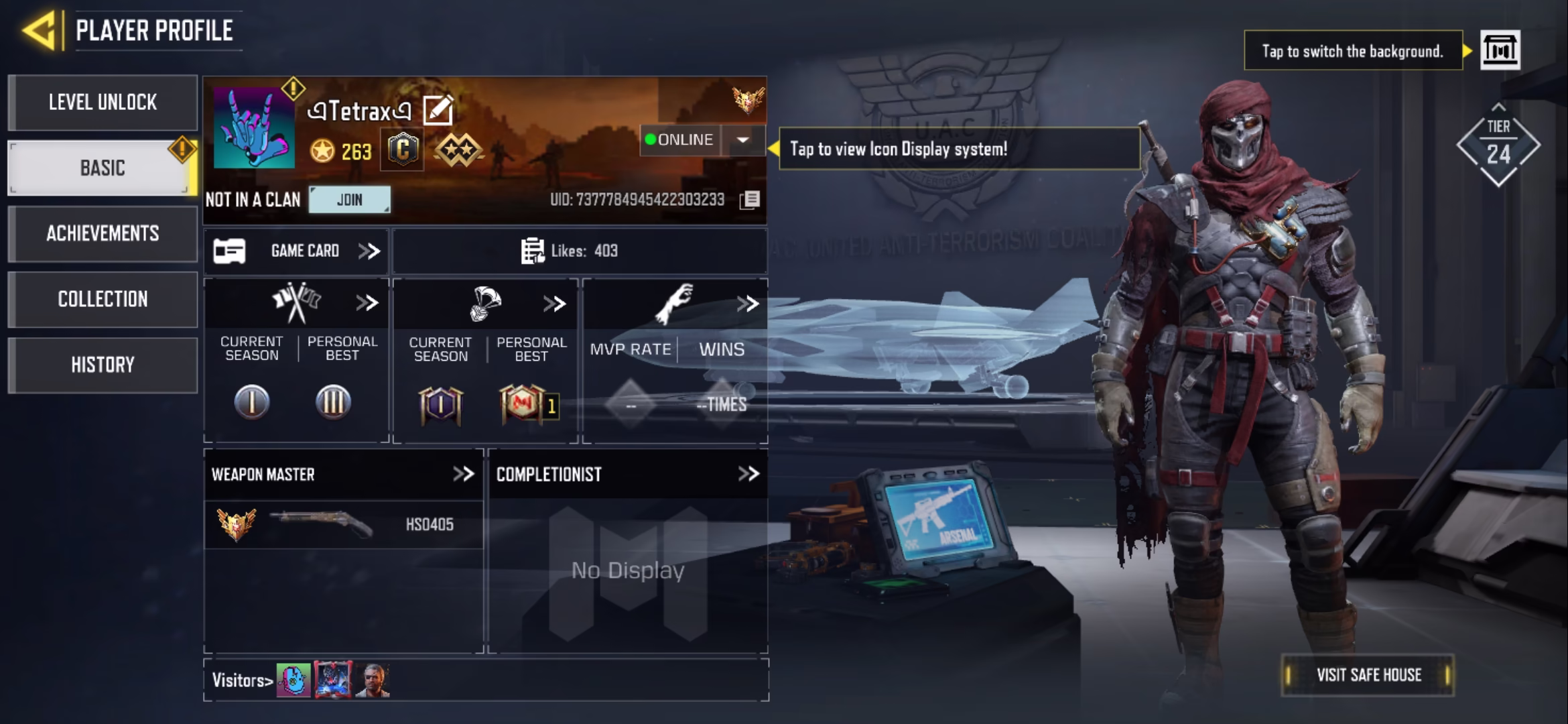Open the Achievements tab
The height and width of the screenshot is (724, 1568).
(103, 234)
